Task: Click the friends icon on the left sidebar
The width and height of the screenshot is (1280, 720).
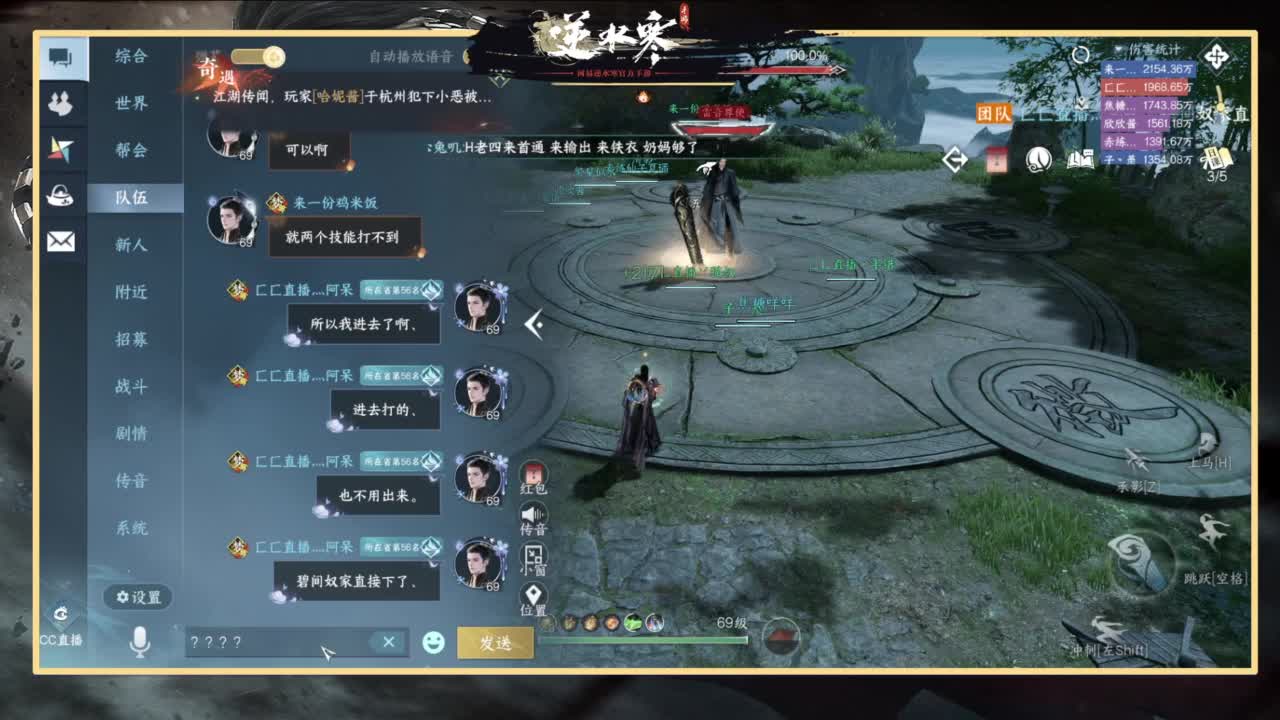Action: click(60, 100)
